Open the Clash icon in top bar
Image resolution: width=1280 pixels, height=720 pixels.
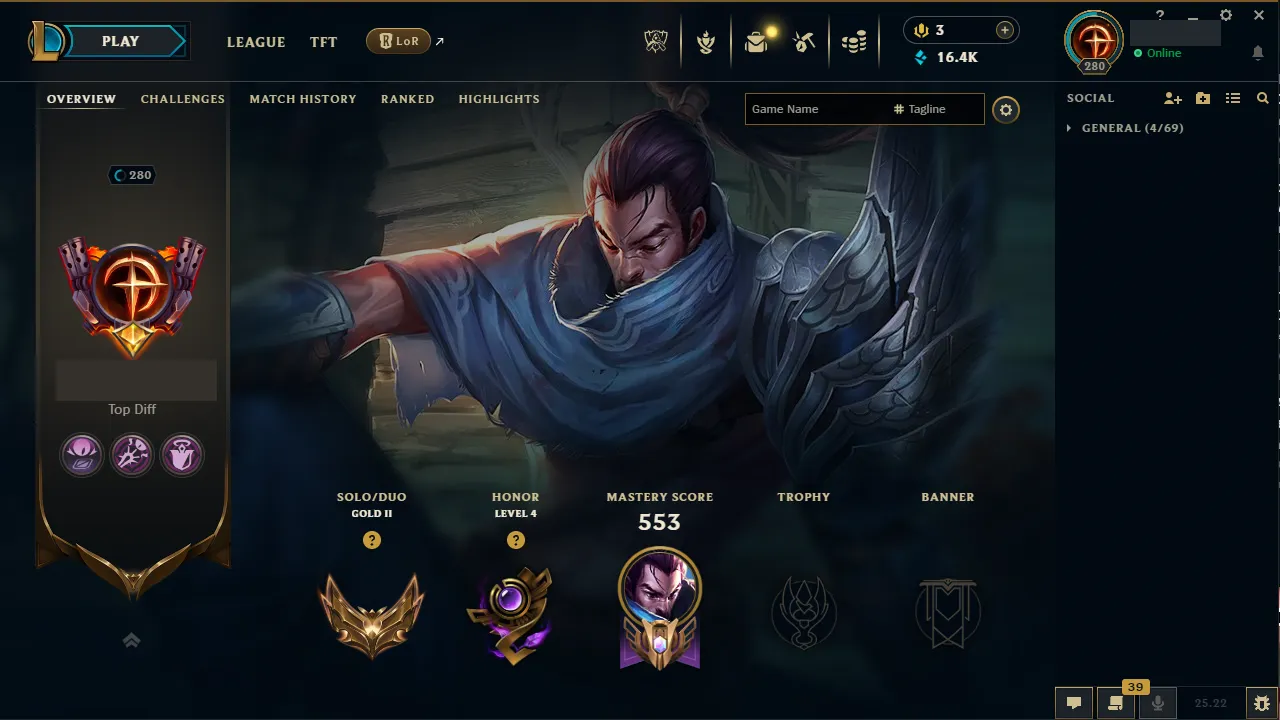click(706, 41)
